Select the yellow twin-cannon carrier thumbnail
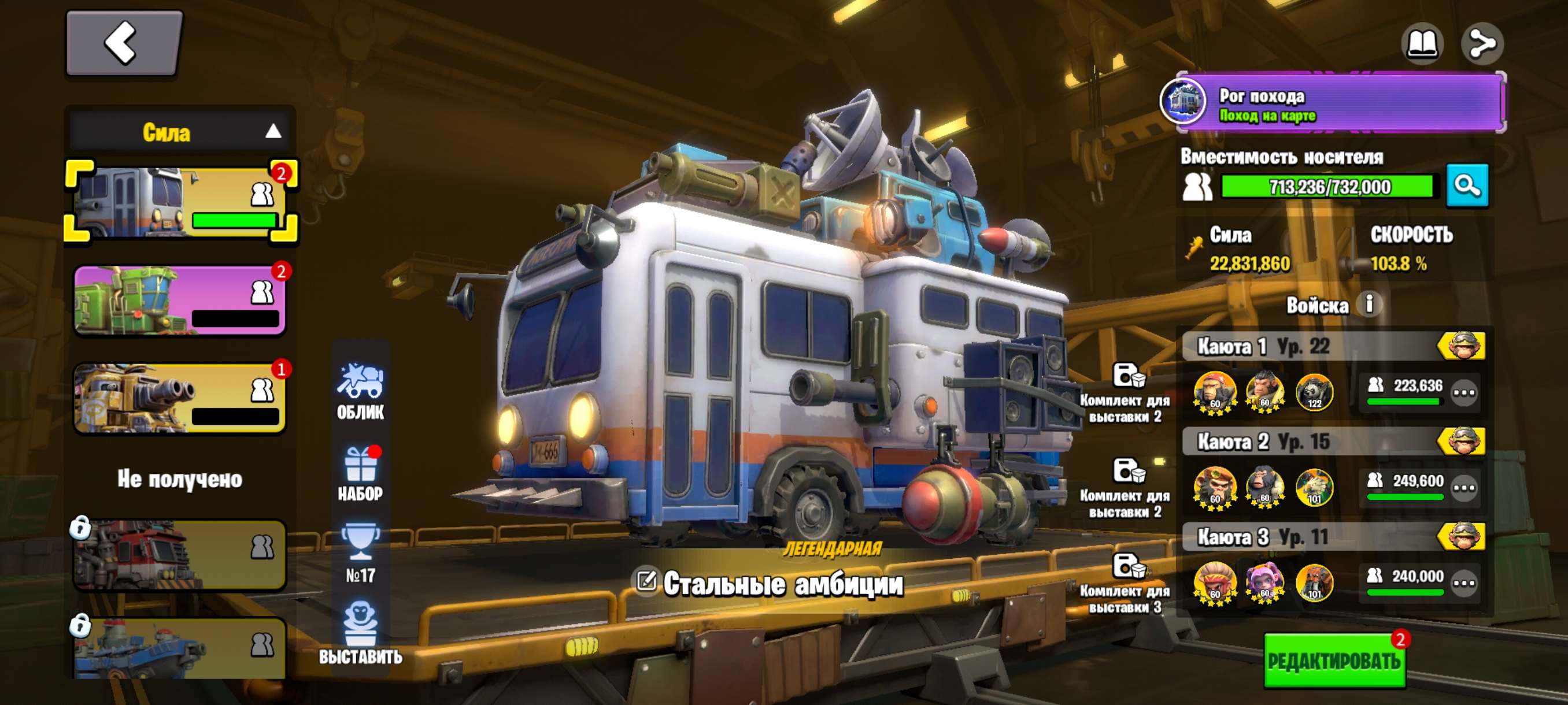Viewport: 1568px width, 705px height. pos(180,398)
